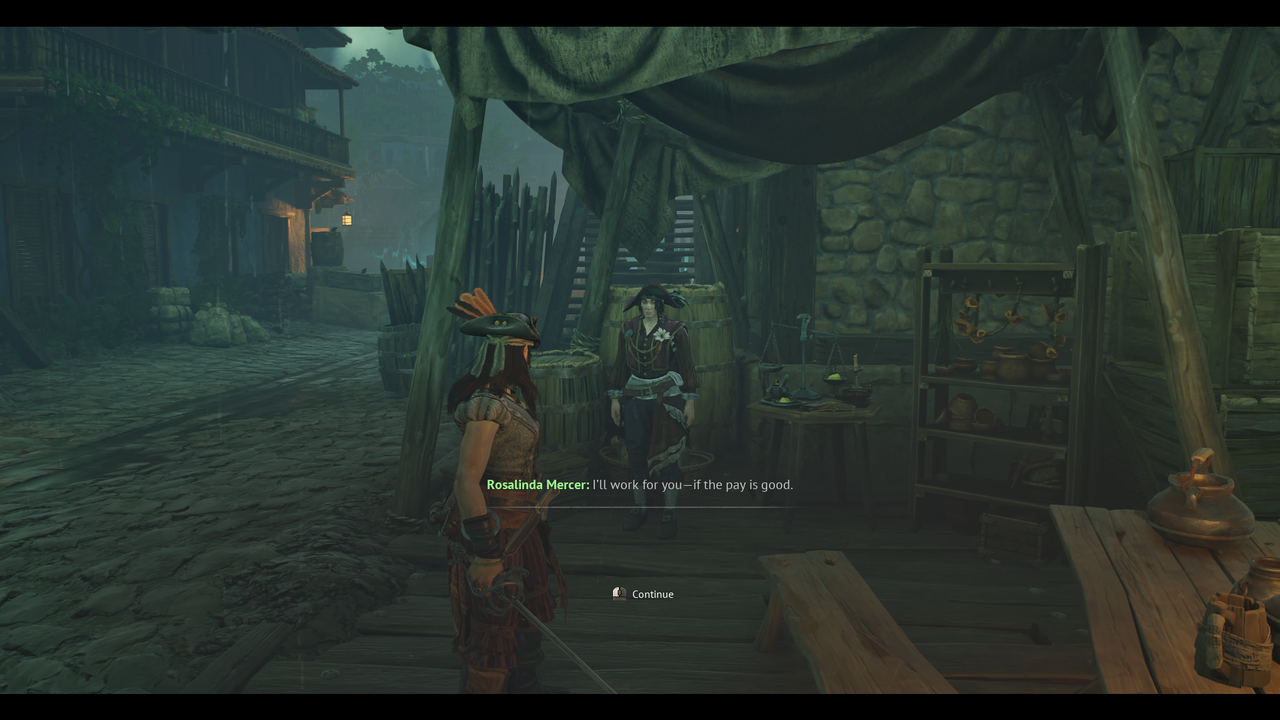Click the mouse icon beside Continue
Image resolution: width=1280 pixels, height=720 pixels.
click(x=618, y=593)
